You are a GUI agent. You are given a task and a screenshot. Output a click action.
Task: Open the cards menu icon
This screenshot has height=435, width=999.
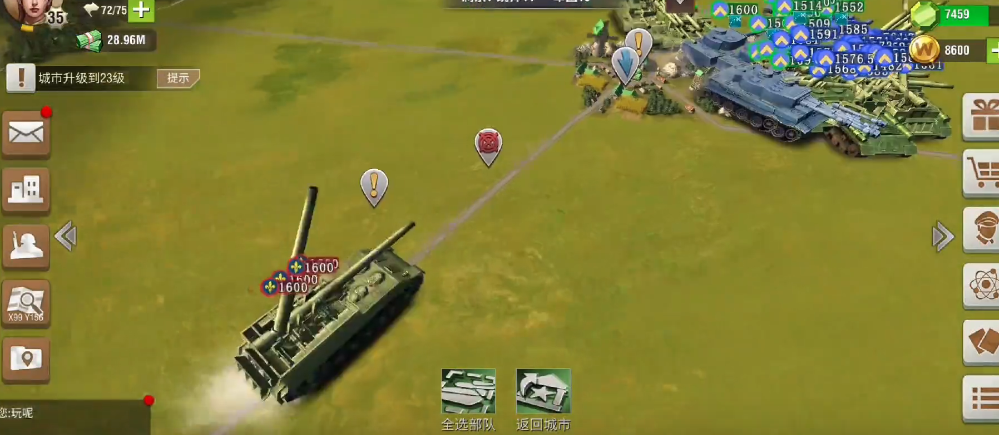click(982, 342)
